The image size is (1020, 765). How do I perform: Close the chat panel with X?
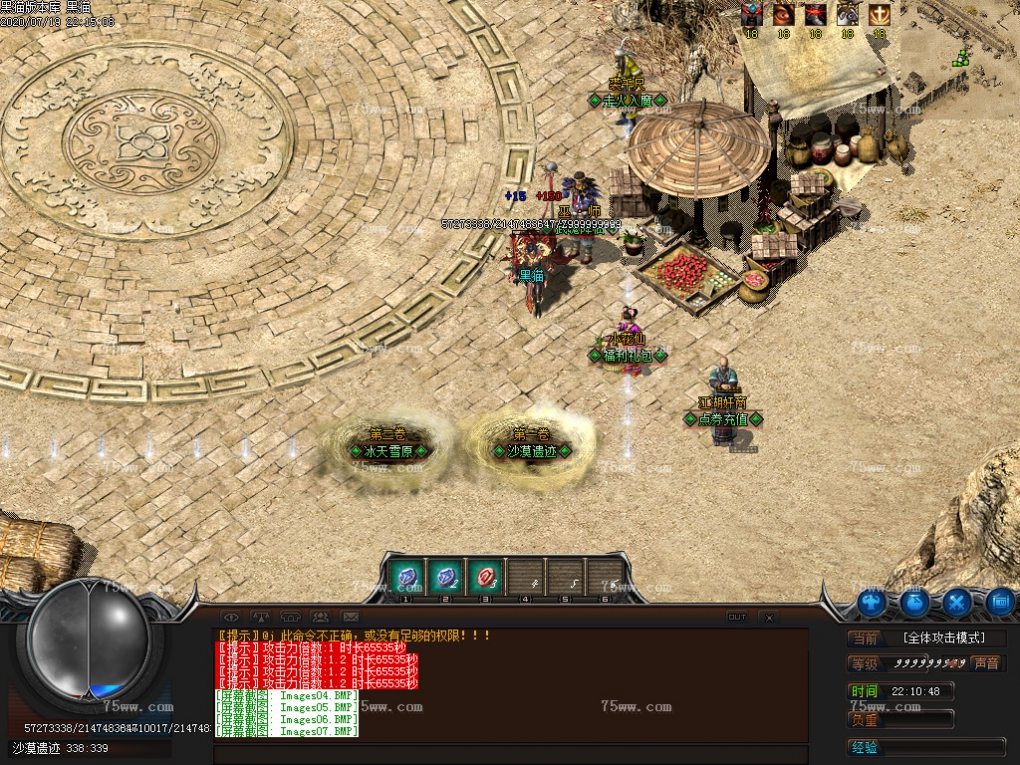[x=767, y=617]
